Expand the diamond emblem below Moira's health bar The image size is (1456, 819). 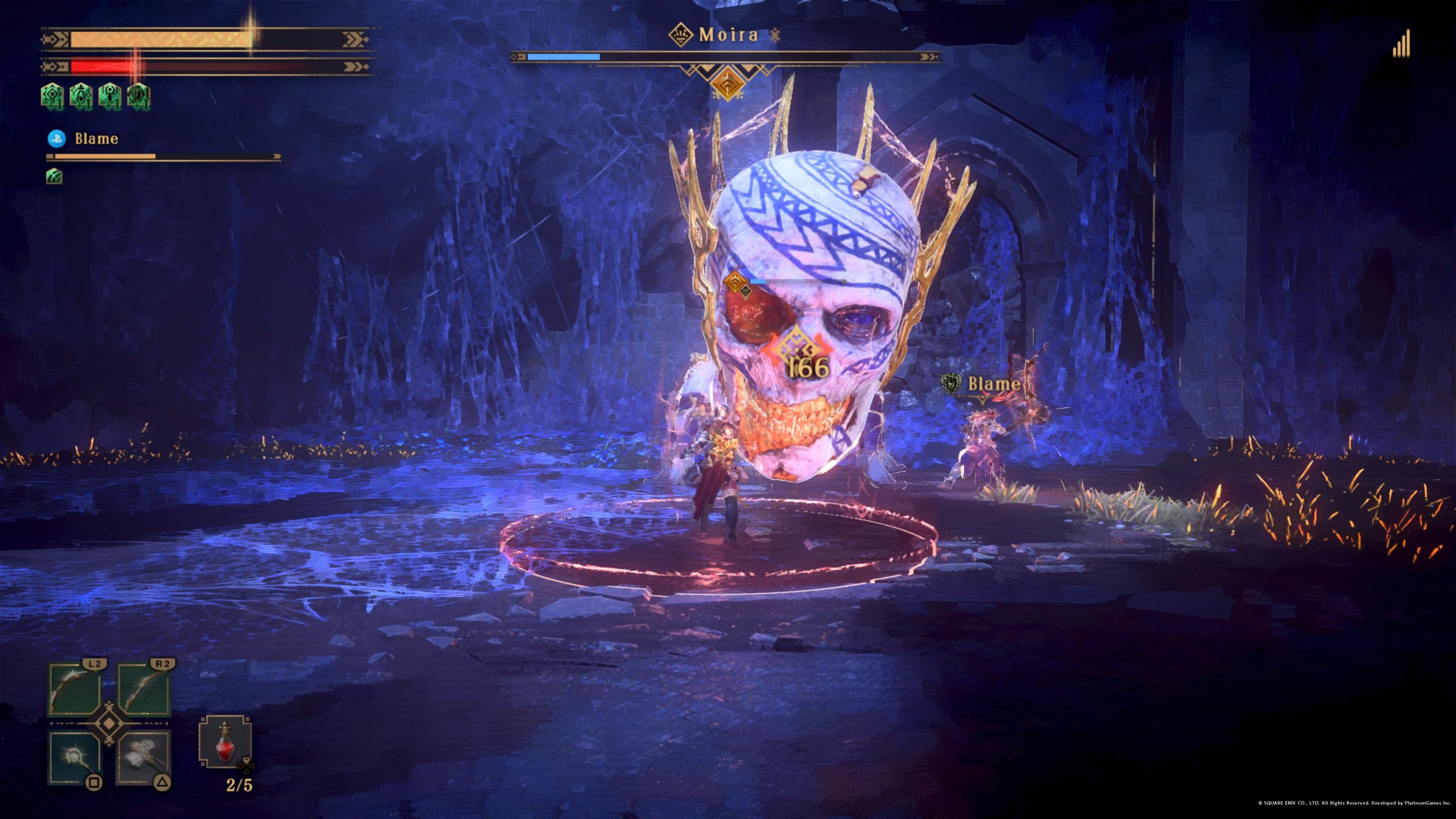point(729,81)
